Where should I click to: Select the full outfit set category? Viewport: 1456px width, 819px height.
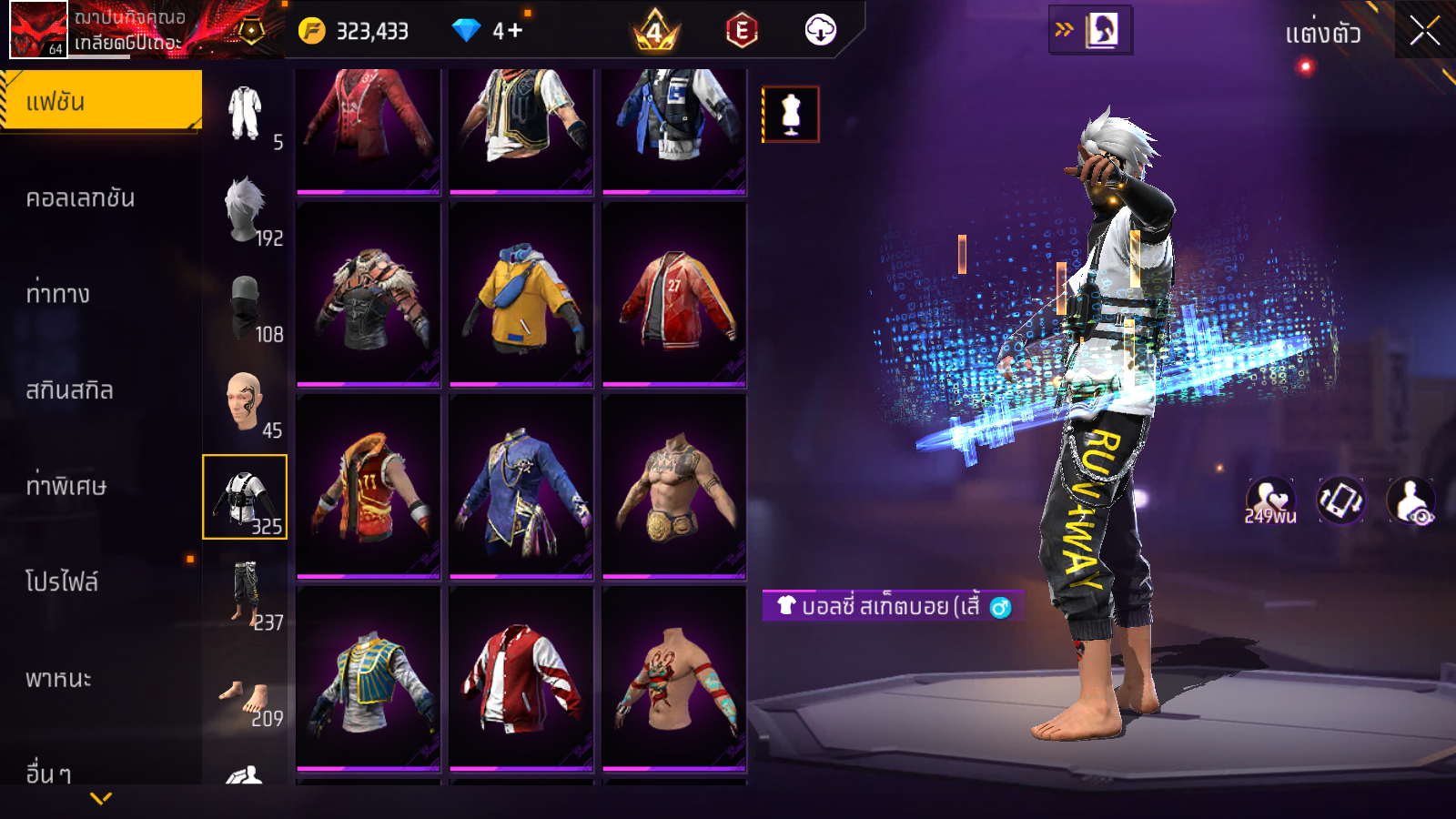[x=245, y=114]
